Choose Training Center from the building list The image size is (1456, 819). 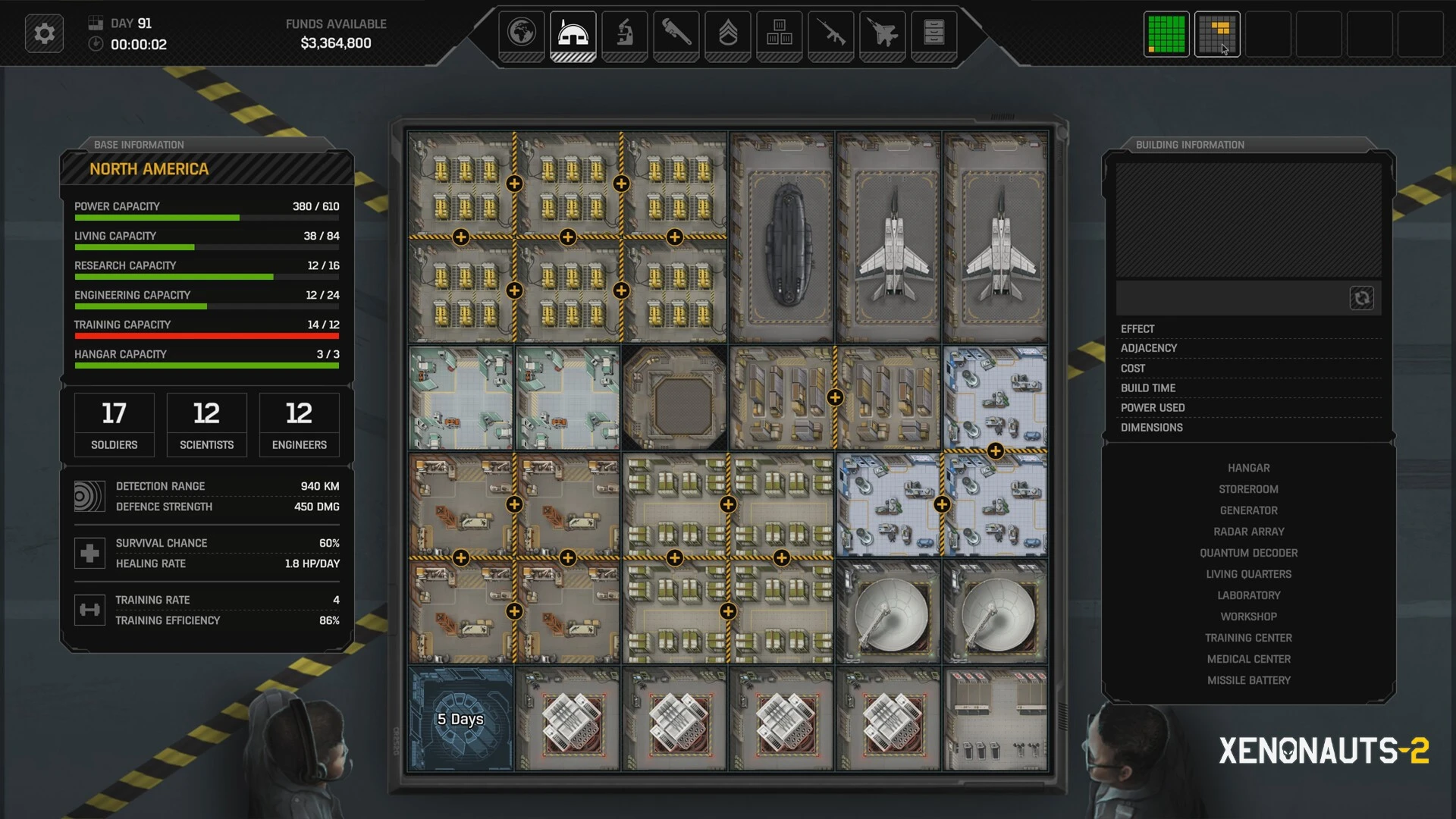point(1248,639)
